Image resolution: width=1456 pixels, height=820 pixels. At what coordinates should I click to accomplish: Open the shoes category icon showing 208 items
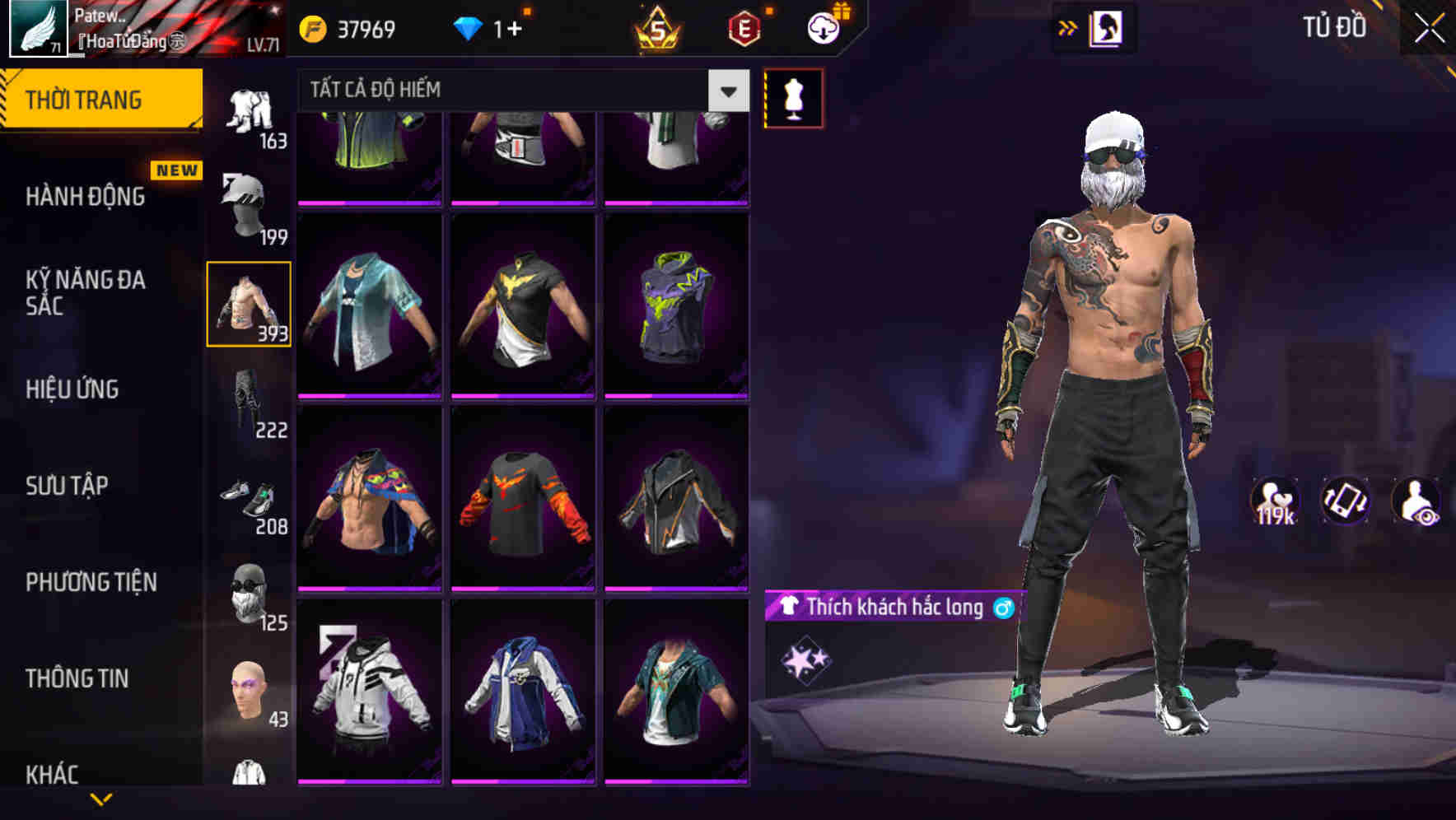pos(251,494)
